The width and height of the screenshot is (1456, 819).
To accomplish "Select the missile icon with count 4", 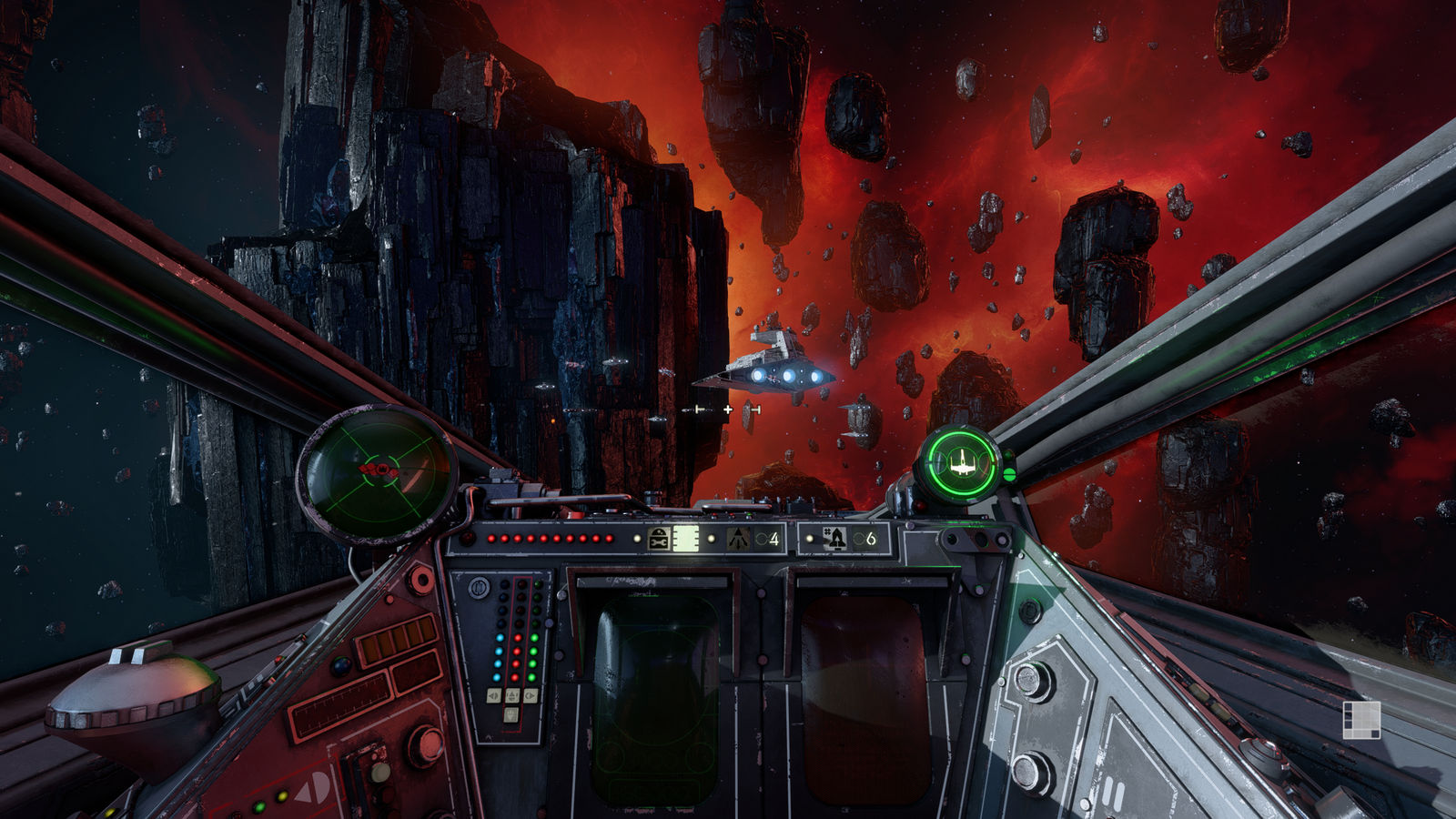I will coord(738,539).
